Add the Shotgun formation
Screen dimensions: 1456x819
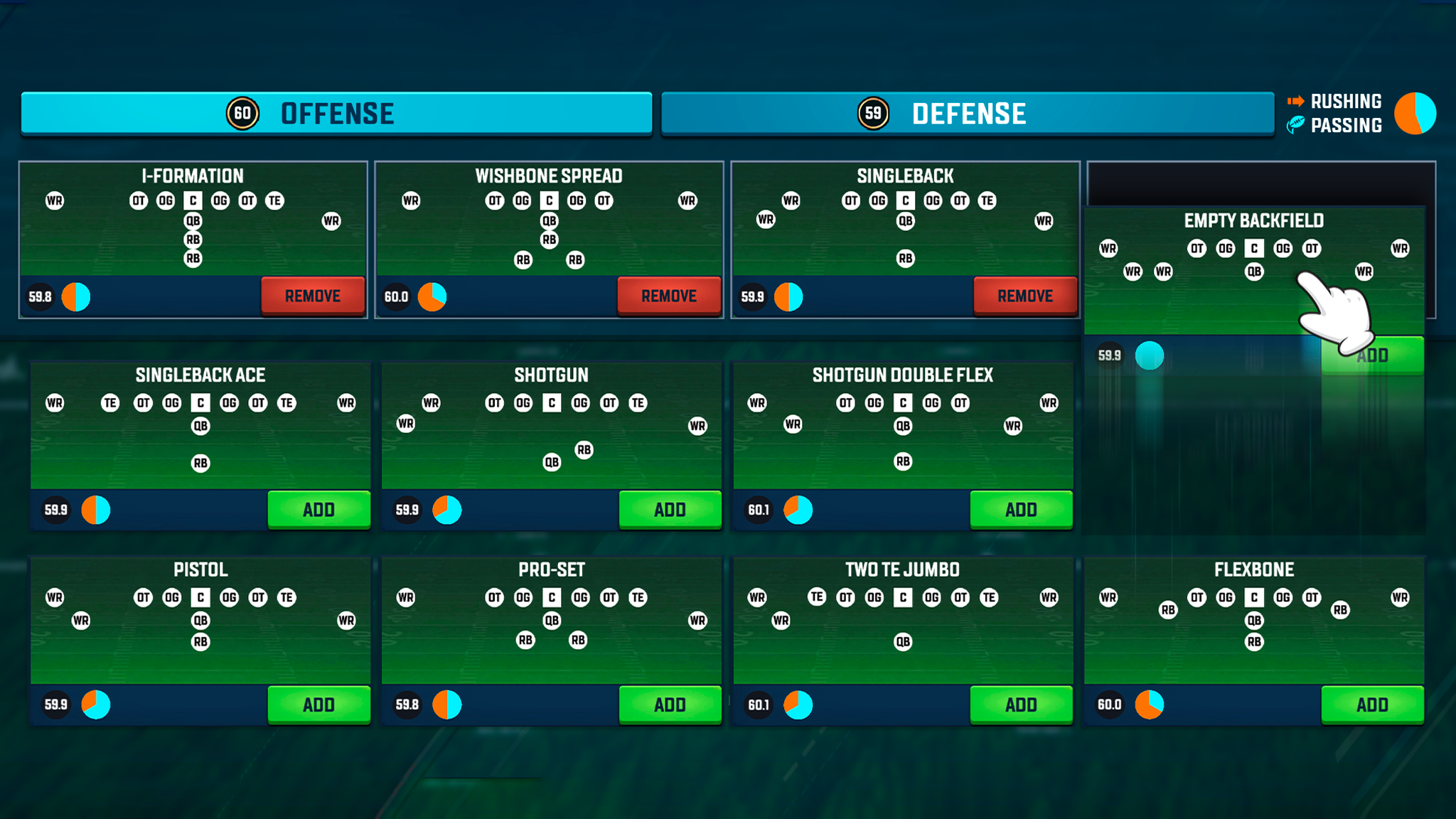tap(670, 510)
